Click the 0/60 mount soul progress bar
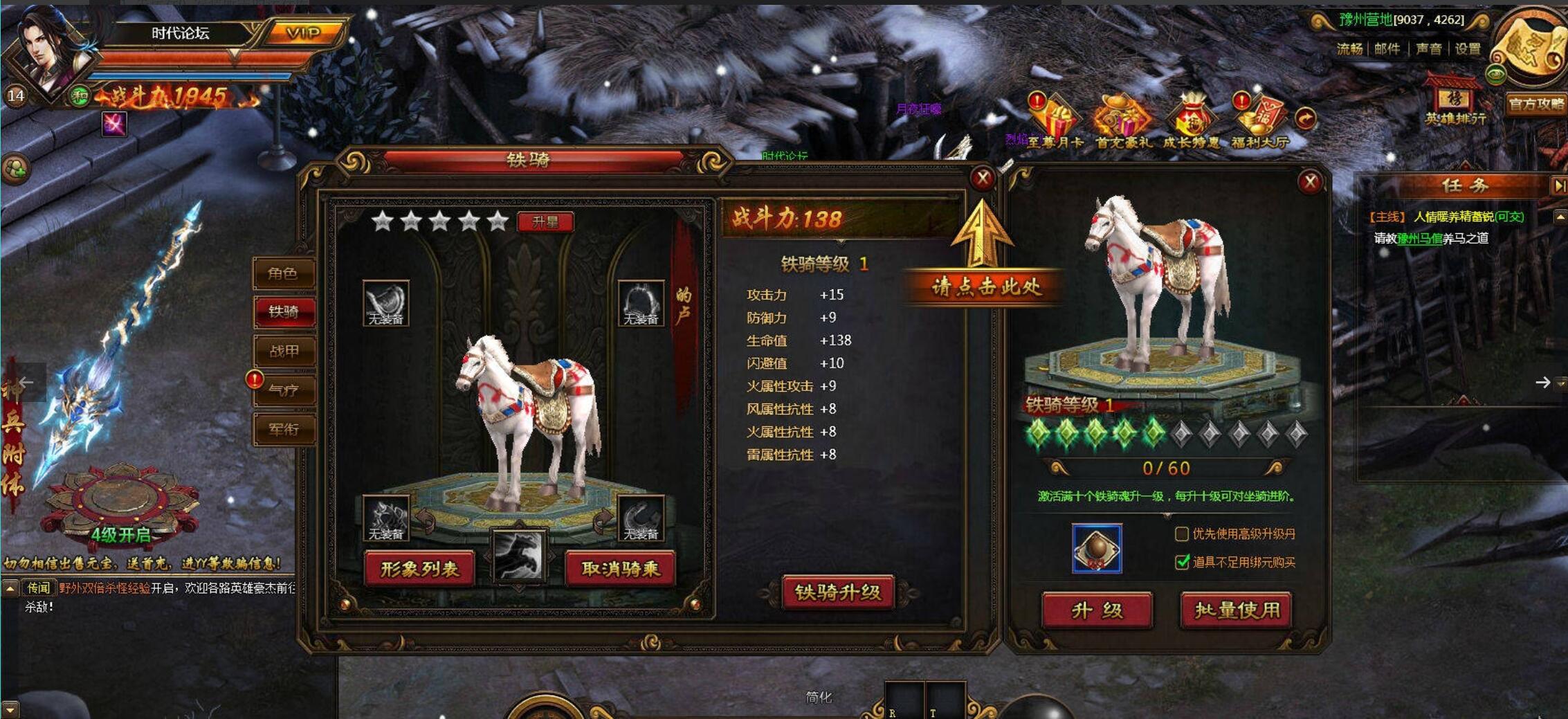Screen dimensions: 1568x719 click(x=1164, y=468)
